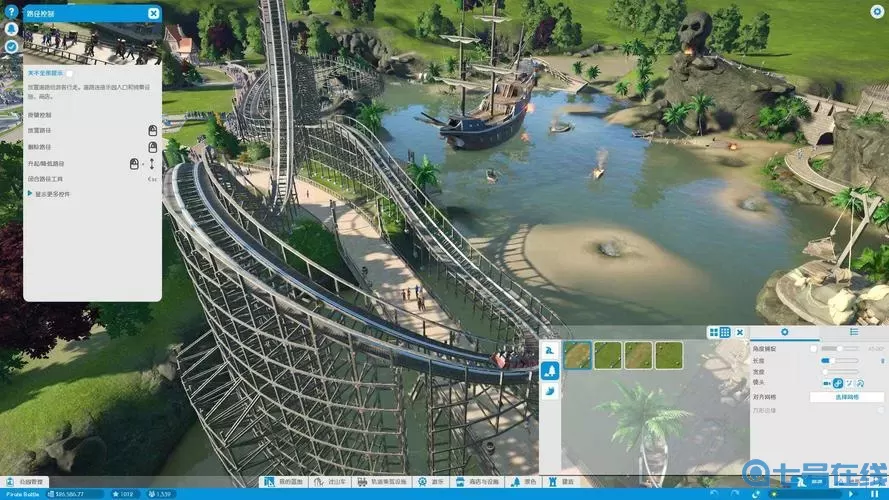Select the first sandy path thumbnail
889x500 pixels.
tap(577, 355)
